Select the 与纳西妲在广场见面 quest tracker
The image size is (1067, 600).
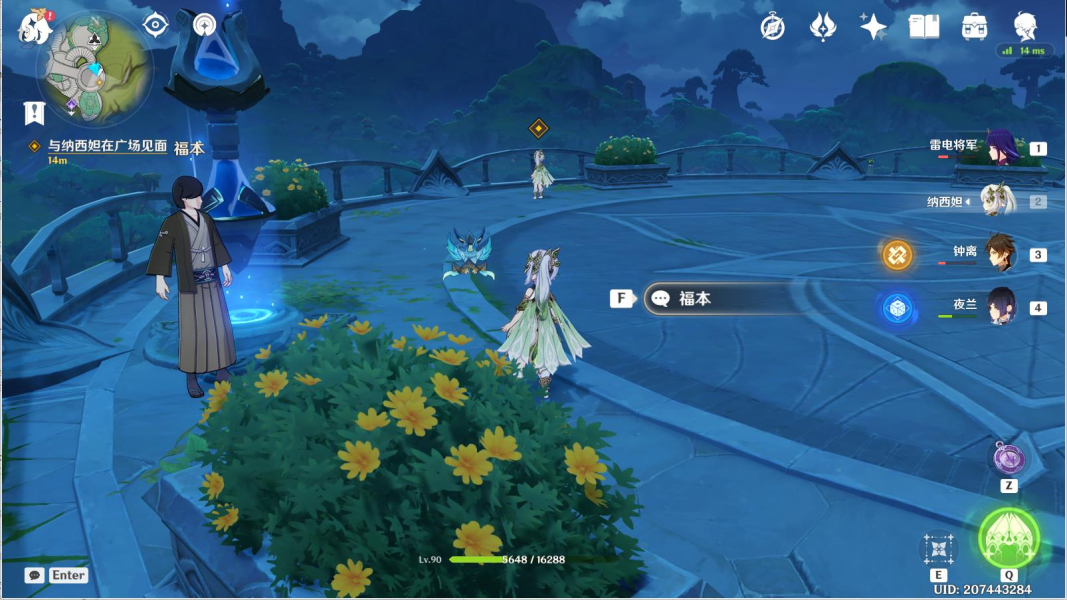coord(98,146)
